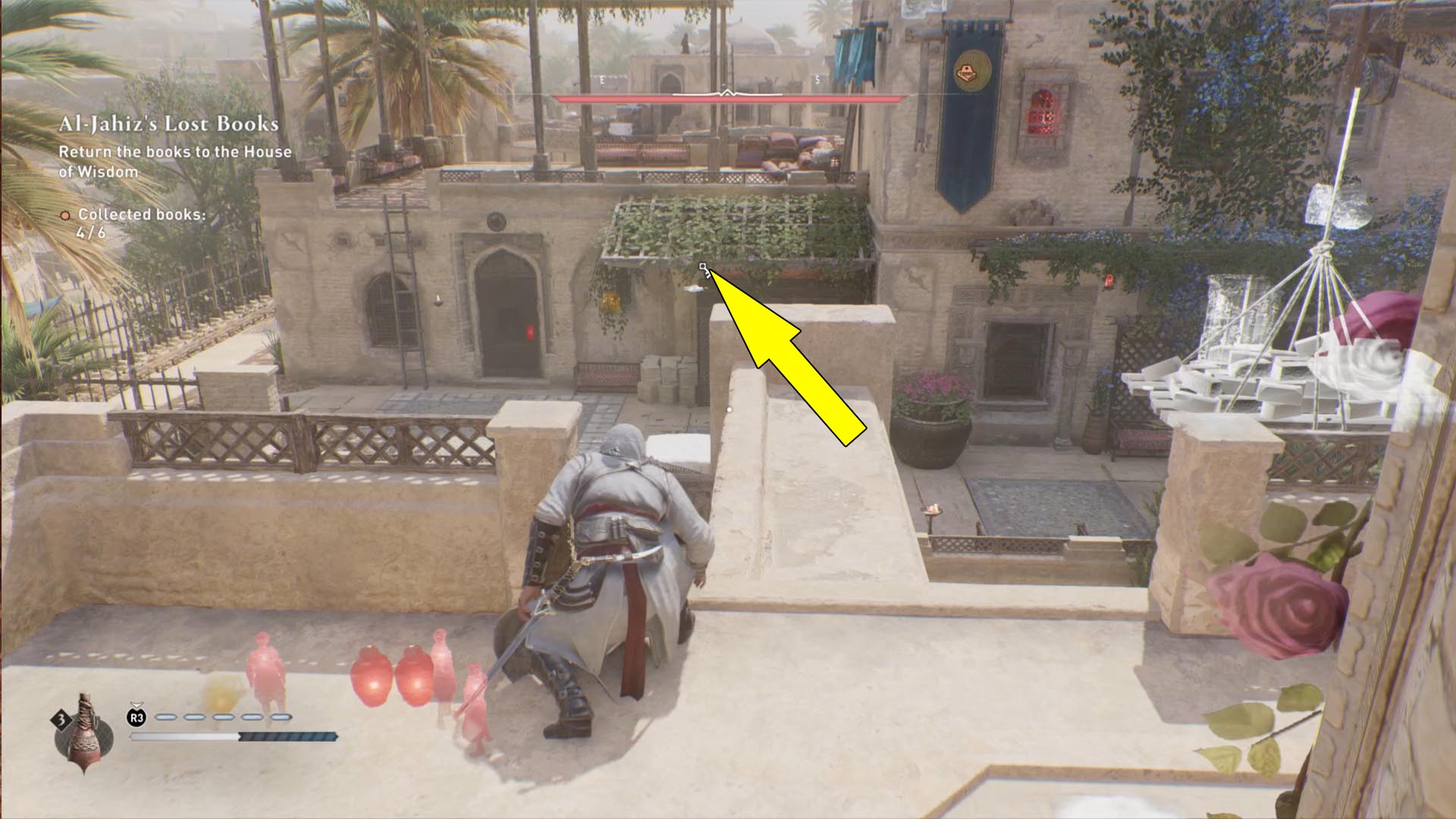
Task: Click the chevron above the R3 prompt
Action: [x=136, y=704]
